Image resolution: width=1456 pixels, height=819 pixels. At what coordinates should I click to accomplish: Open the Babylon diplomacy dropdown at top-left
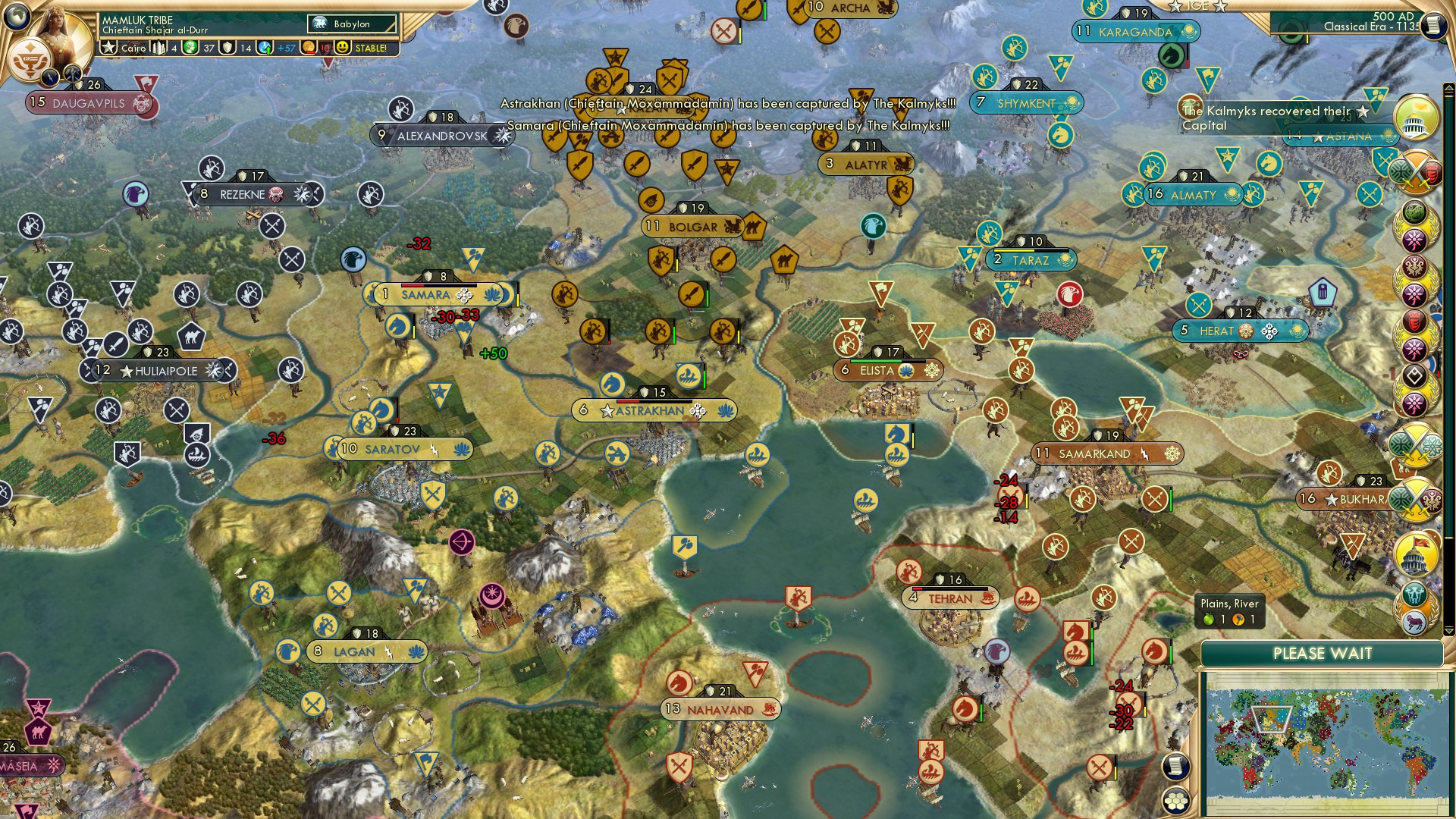click(350, 24)
